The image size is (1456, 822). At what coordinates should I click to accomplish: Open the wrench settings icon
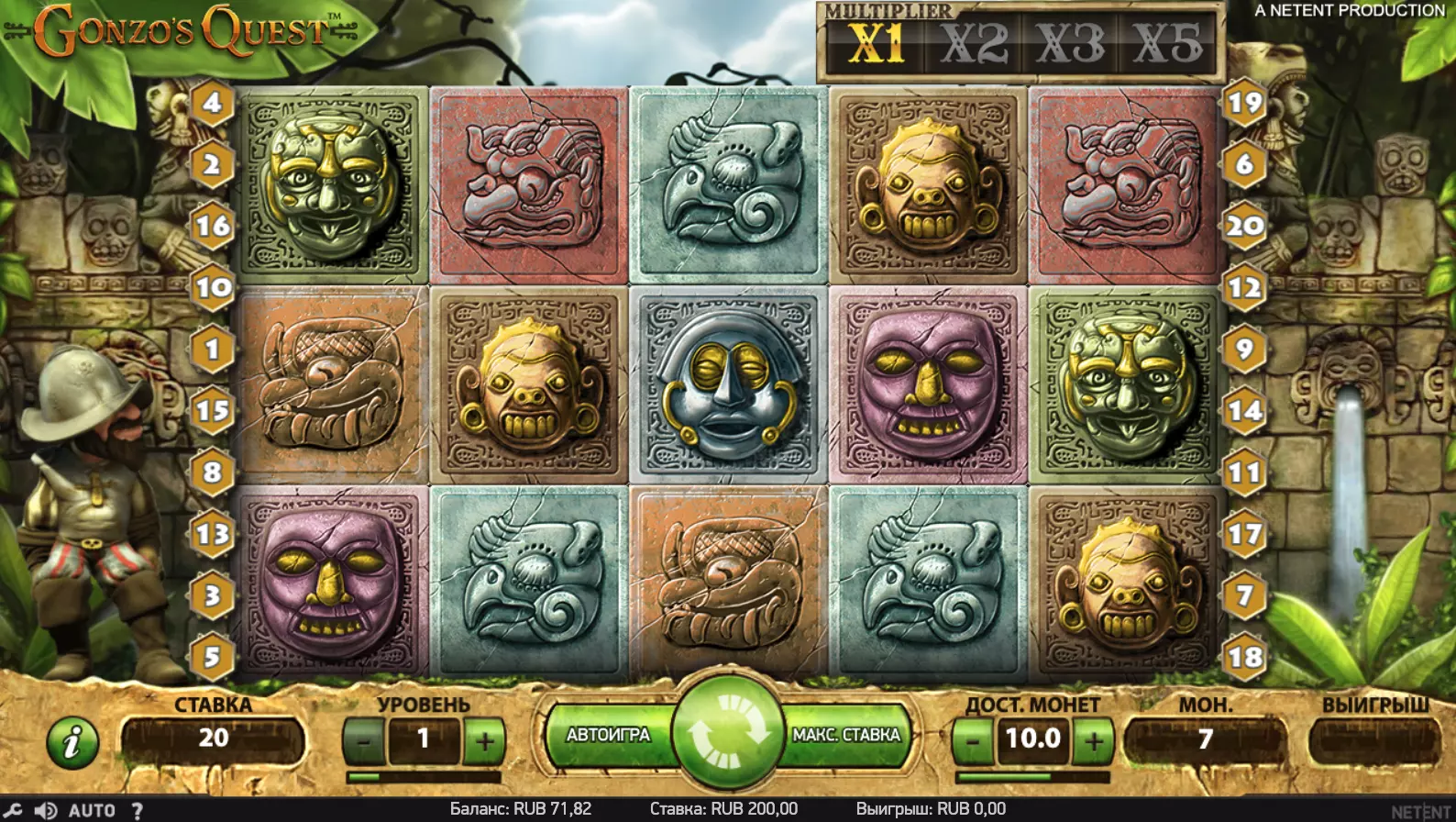pyautogui.click(x=12, y=810)
